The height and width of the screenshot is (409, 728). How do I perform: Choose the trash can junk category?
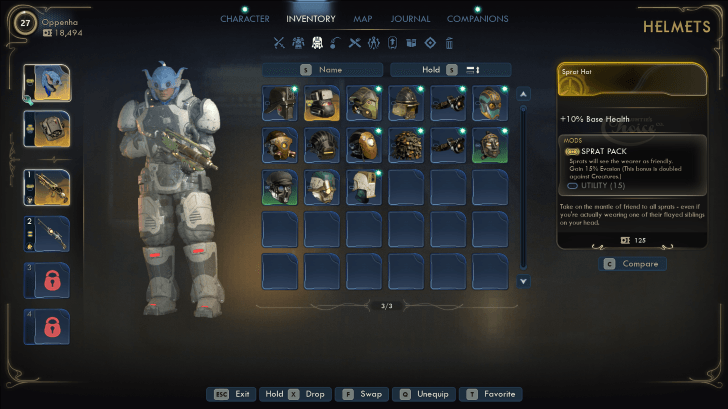449,43
